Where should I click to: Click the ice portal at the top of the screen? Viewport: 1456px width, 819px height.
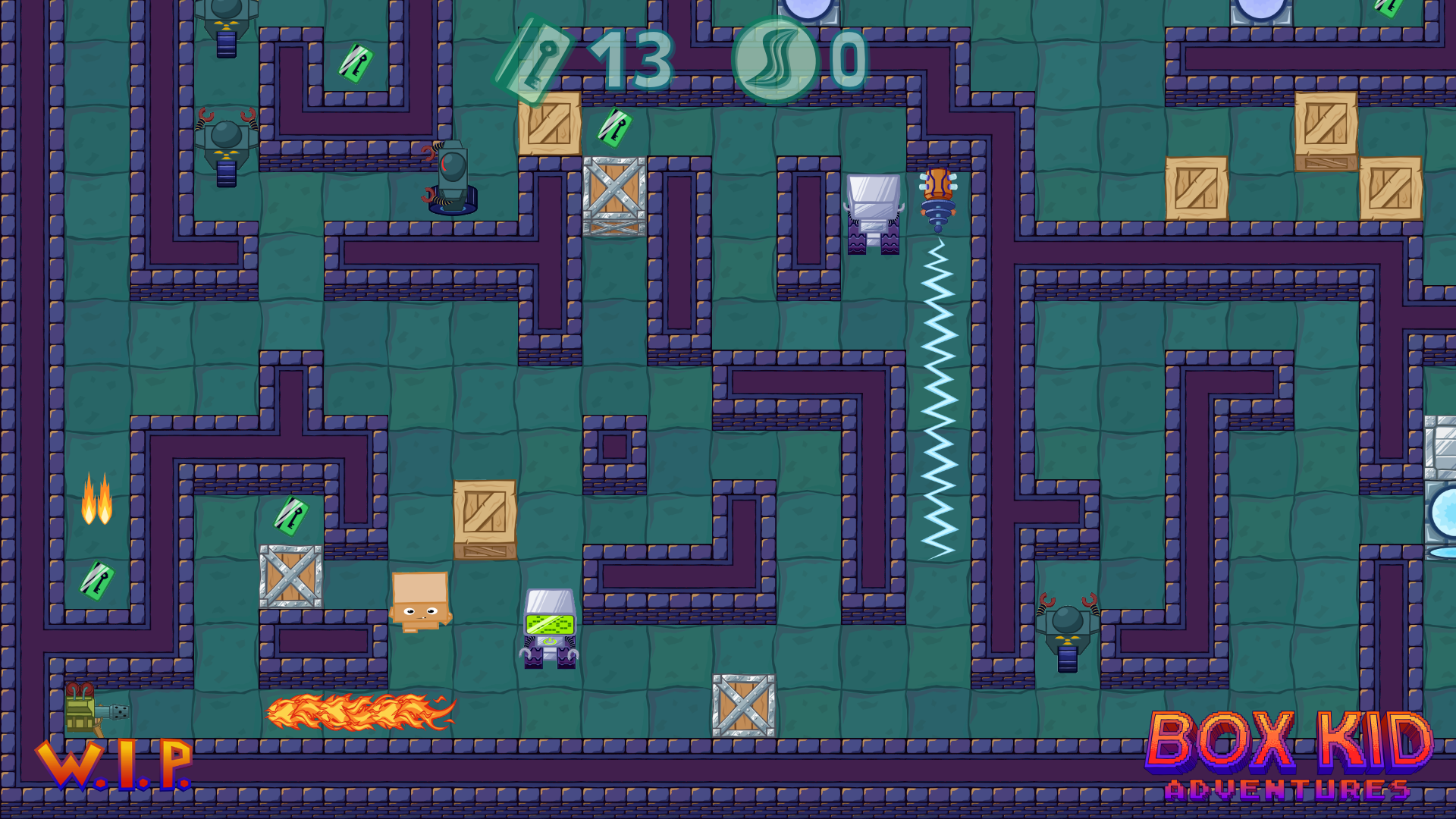point(805,11)
